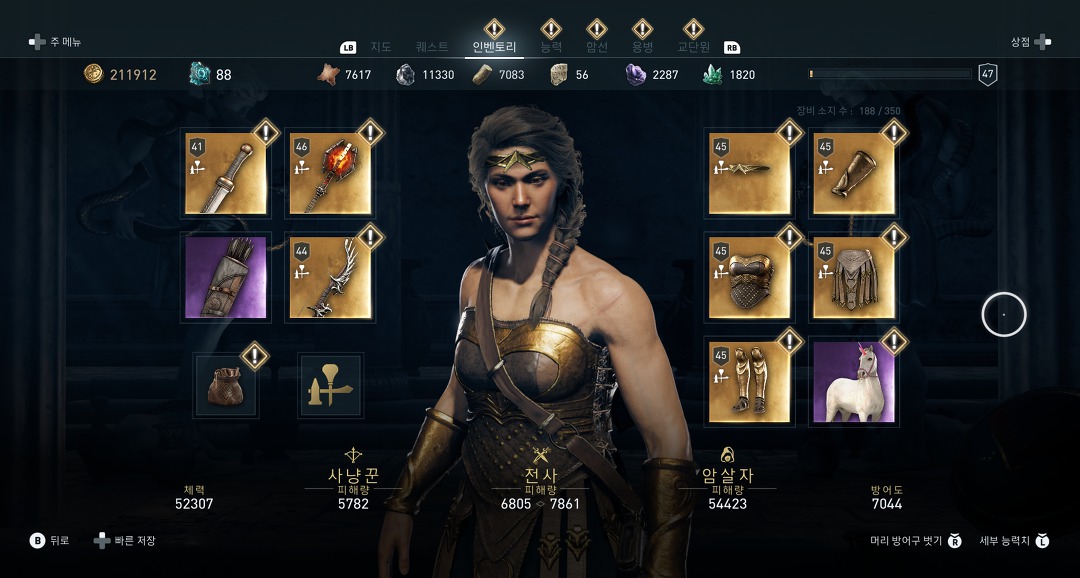Select the golden greaves slot

tap(749, 382)
